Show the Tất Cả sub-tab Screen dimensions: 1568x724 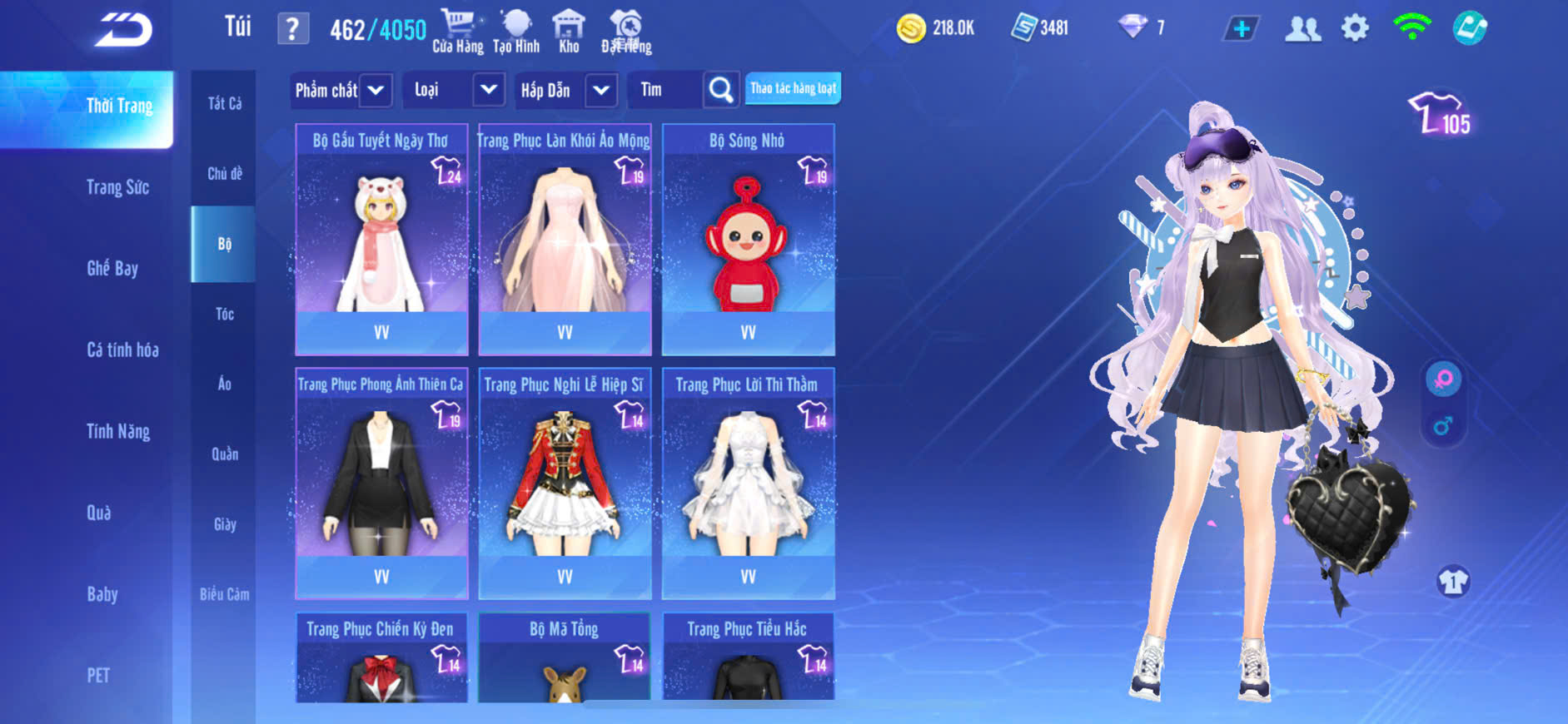pos(224,103)
